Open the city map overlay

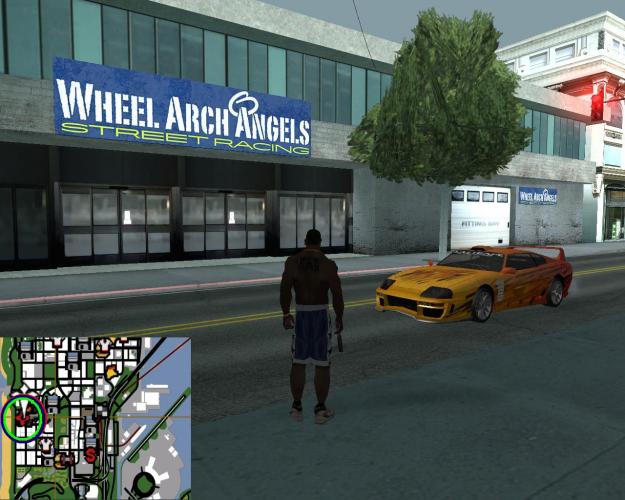point(96,418)
